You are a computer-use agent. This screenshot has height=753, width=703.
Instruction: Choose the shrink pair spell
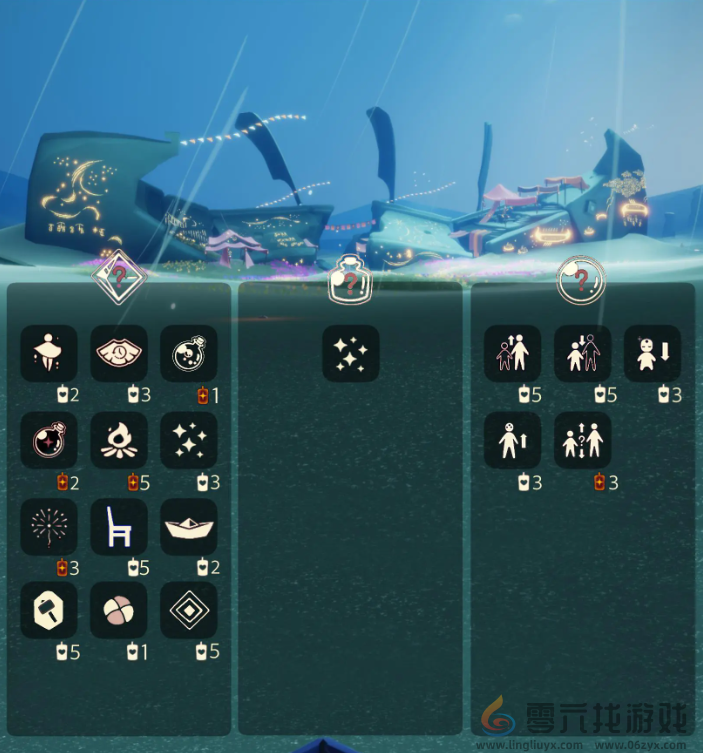coord(582,353)
